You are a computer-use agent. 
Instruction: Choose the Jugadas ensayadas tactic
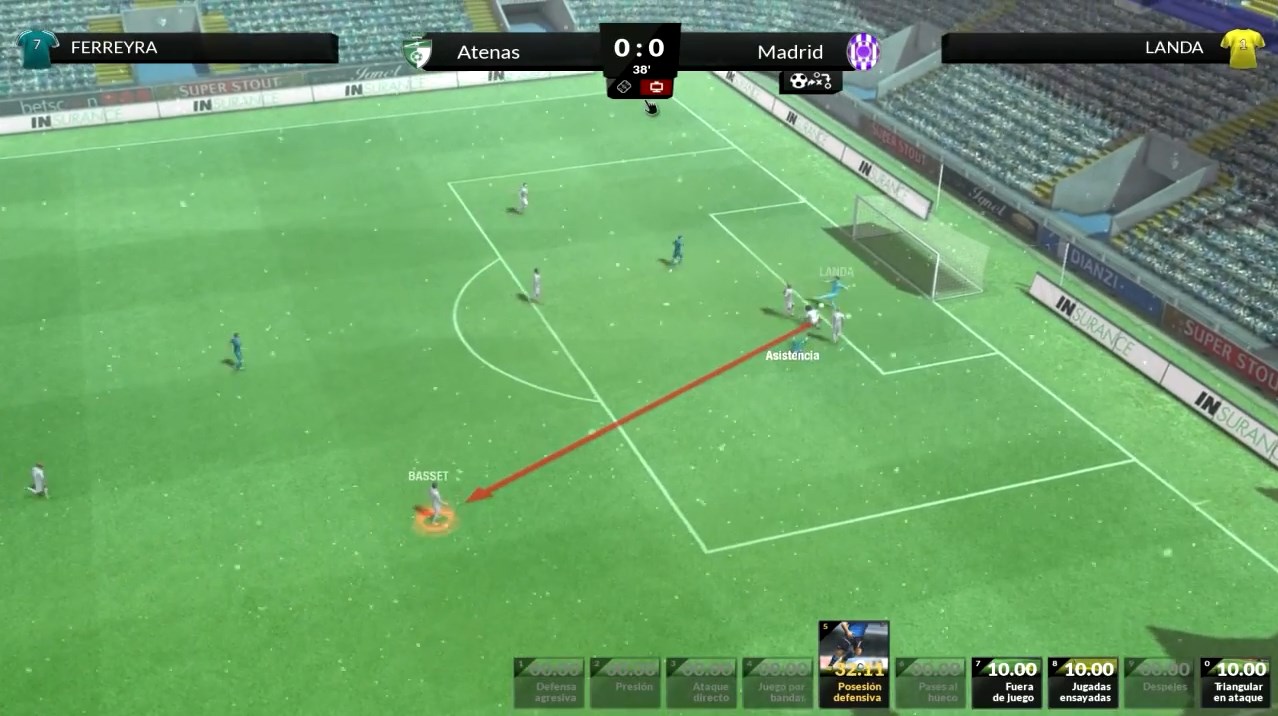[1083, 681]
